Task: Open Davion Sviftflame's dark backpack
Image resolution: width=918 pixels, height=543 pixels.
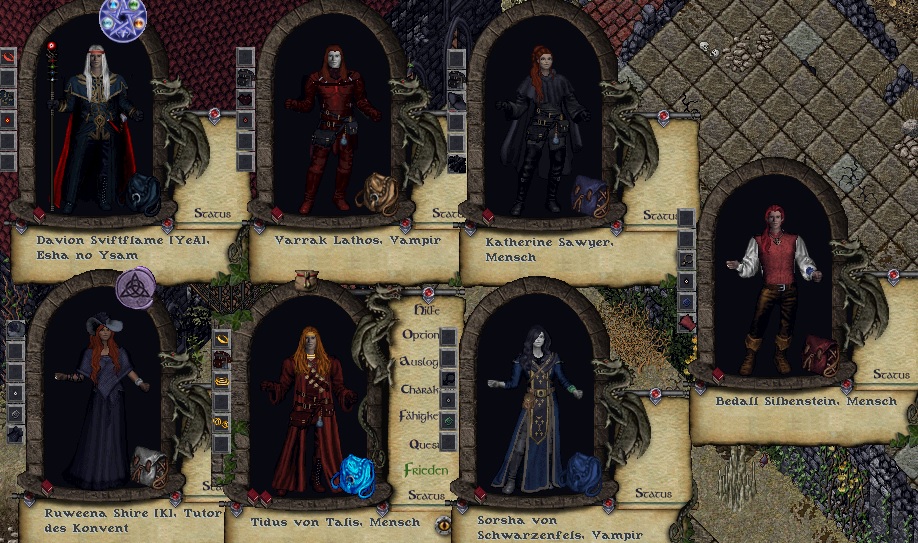Action: click(x=144, y=193)
